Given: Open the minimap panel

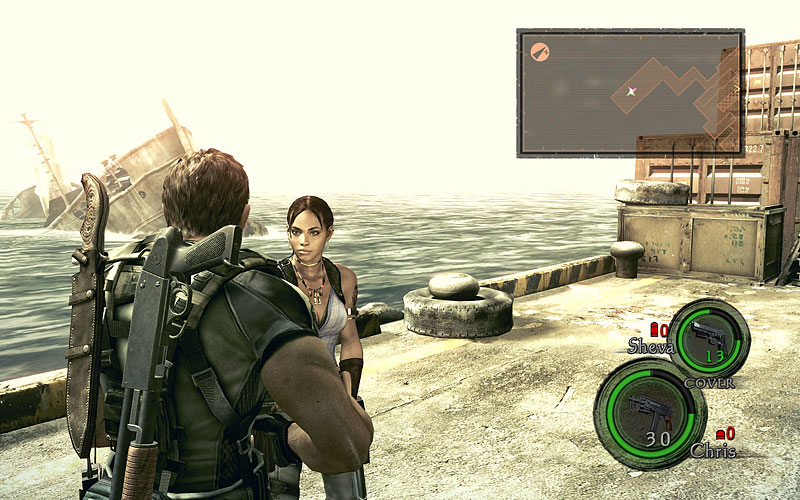Looking at the screenshot, I should point(630,93).
